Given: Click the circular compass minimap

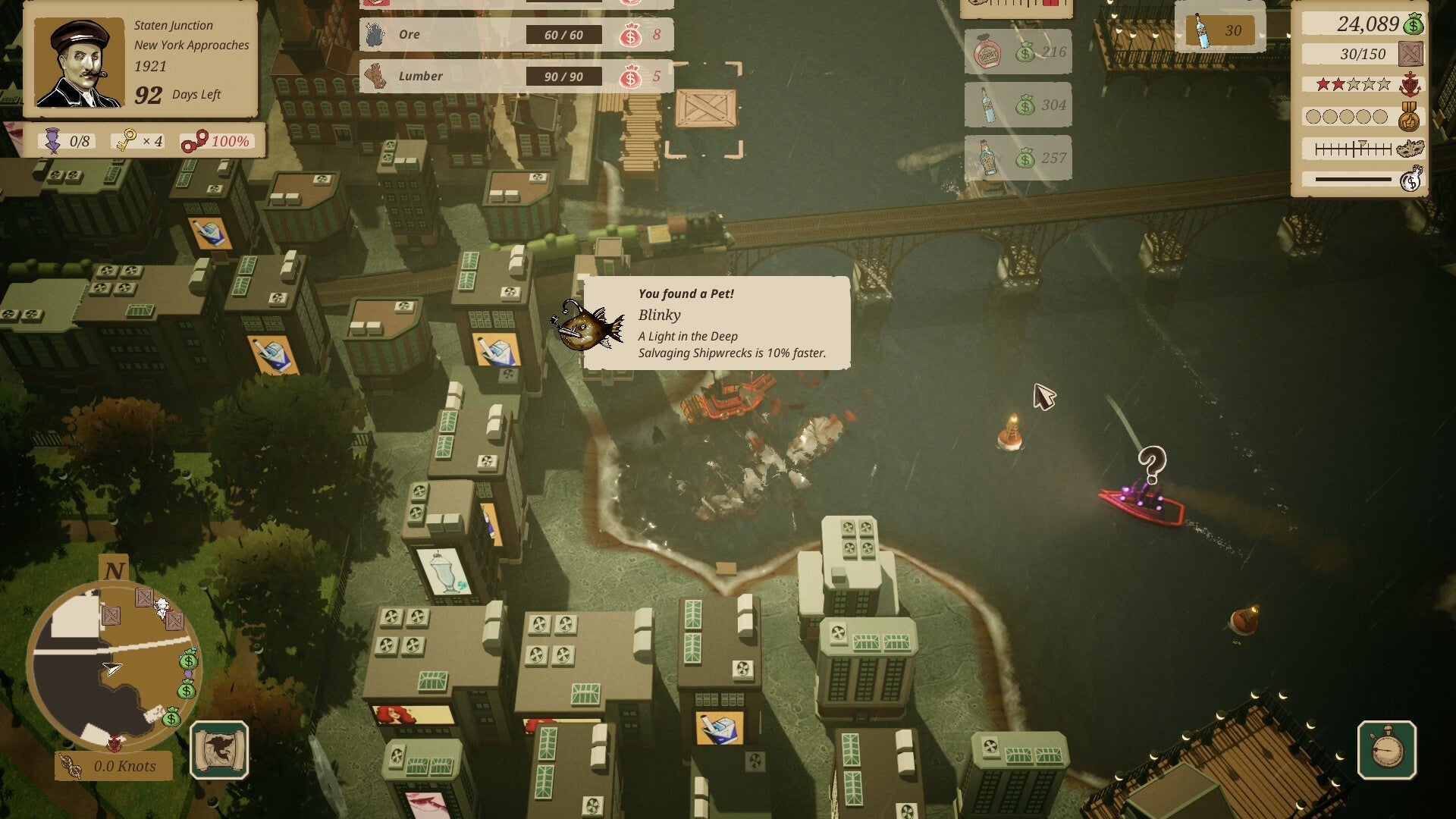Looking at the screenshot, I should click(x=114, y=667).
